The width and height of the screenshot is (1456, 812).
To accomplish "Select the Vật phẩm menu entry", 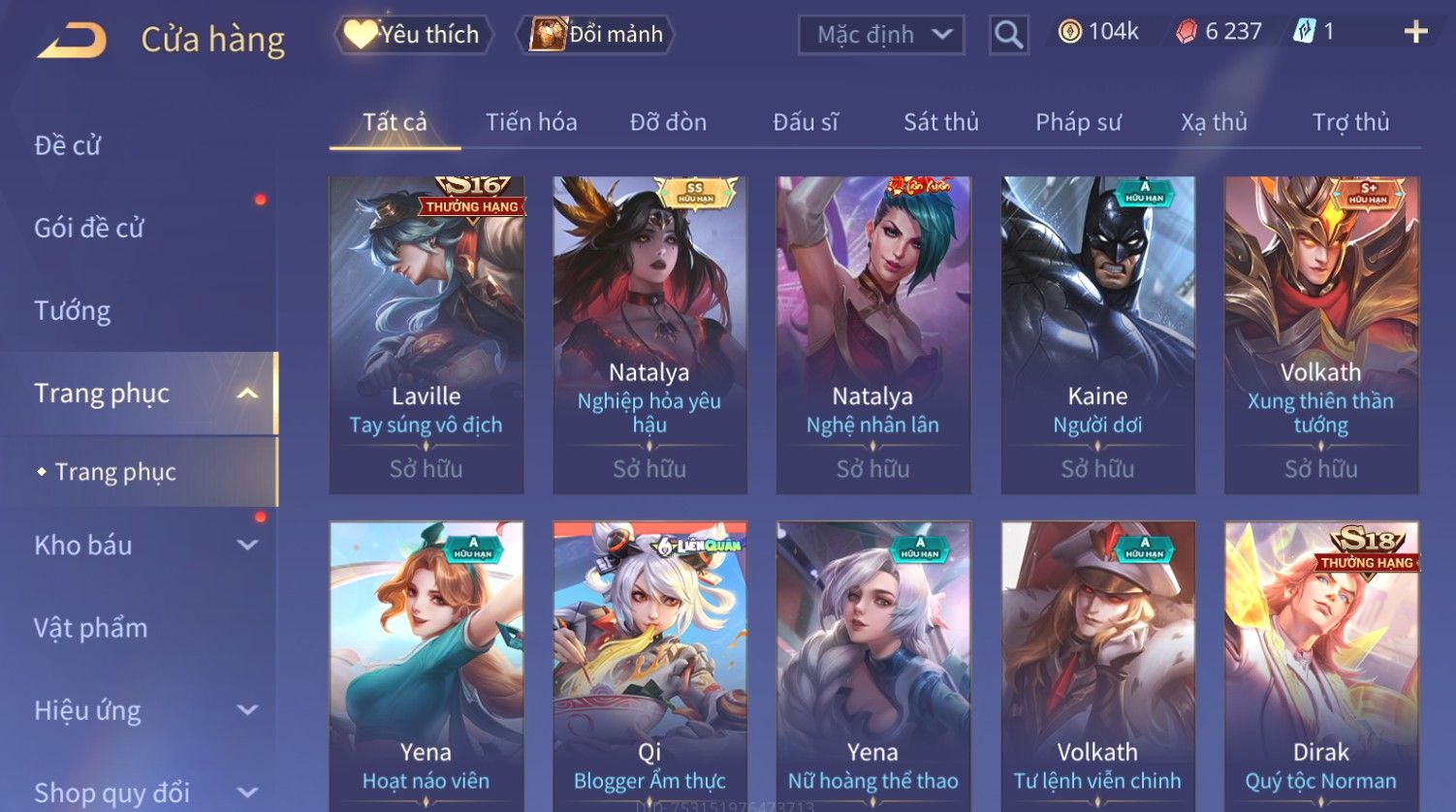I will click(x=91, y=628).
